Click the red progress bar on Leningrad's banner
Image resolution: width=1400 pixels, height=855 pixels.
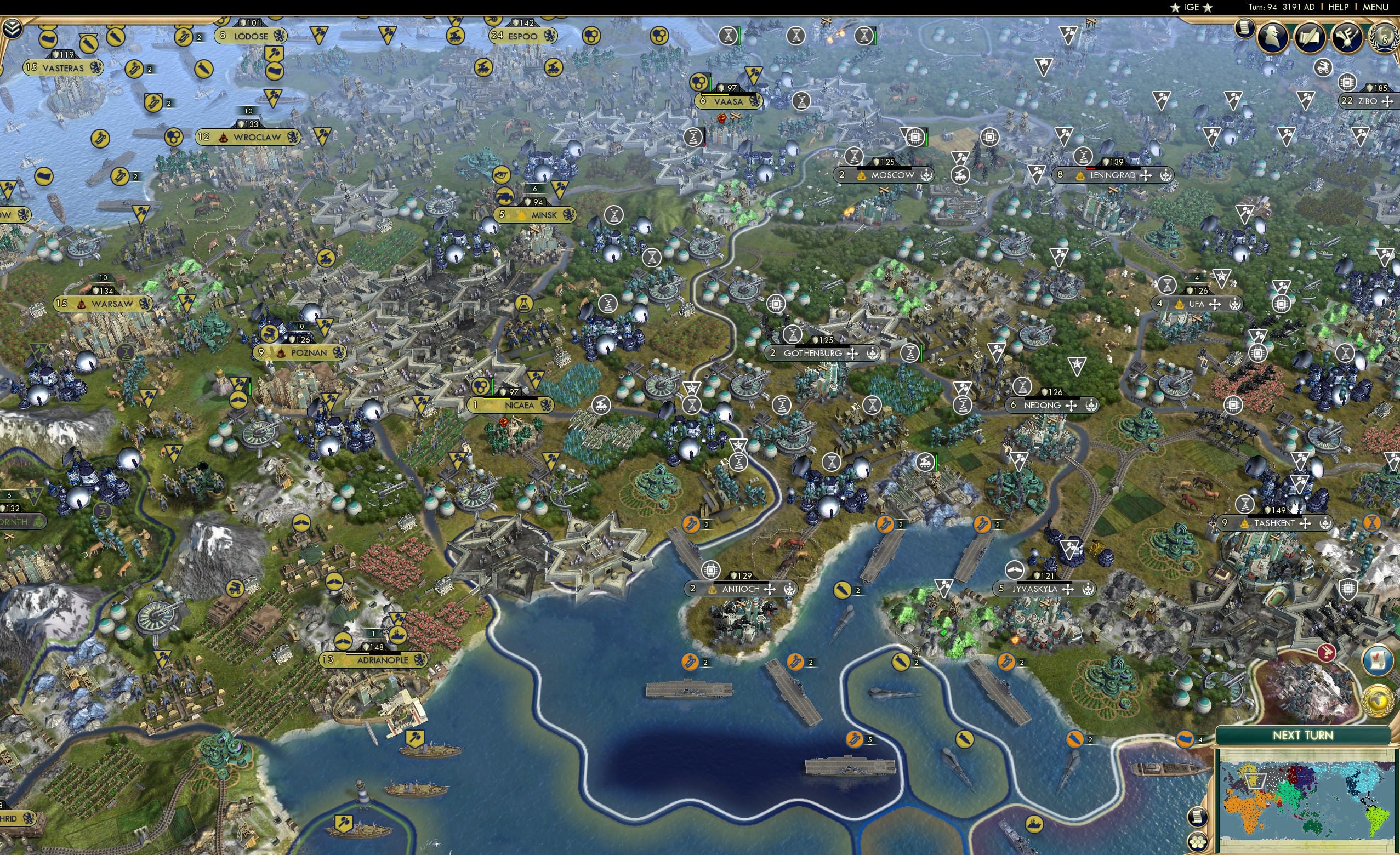pyautogui.click(x=1091, y=170)
